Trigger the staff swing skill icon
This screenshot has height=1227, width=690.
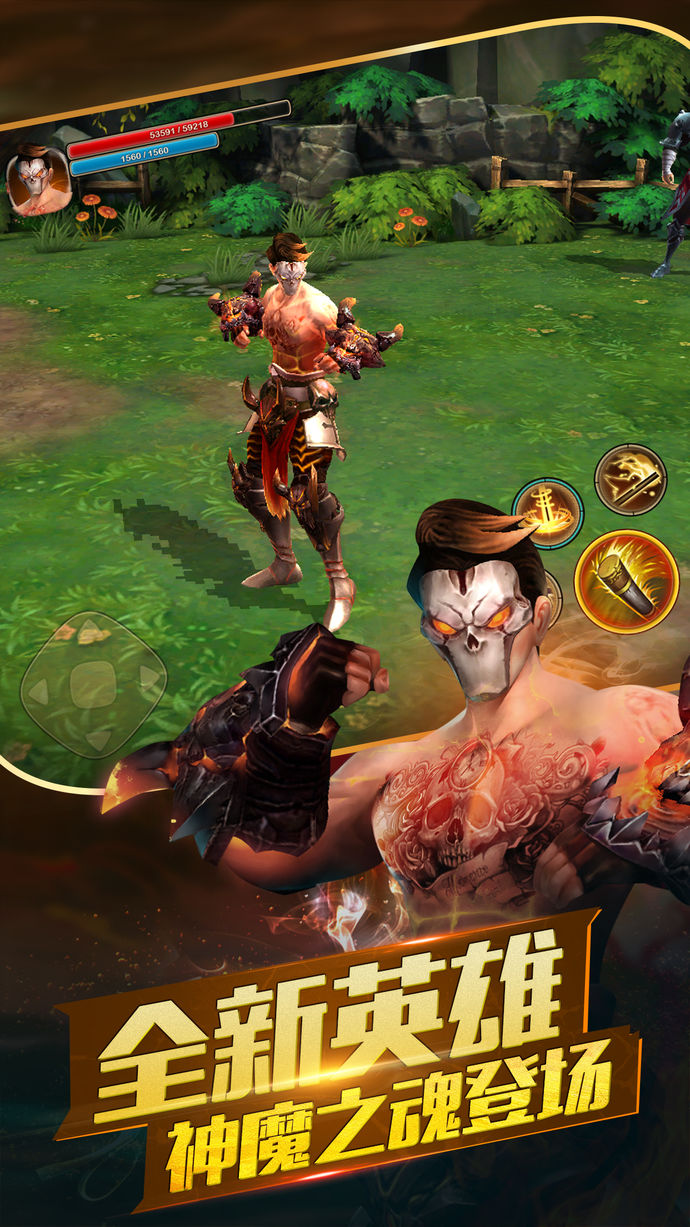(x=630, y=480)
